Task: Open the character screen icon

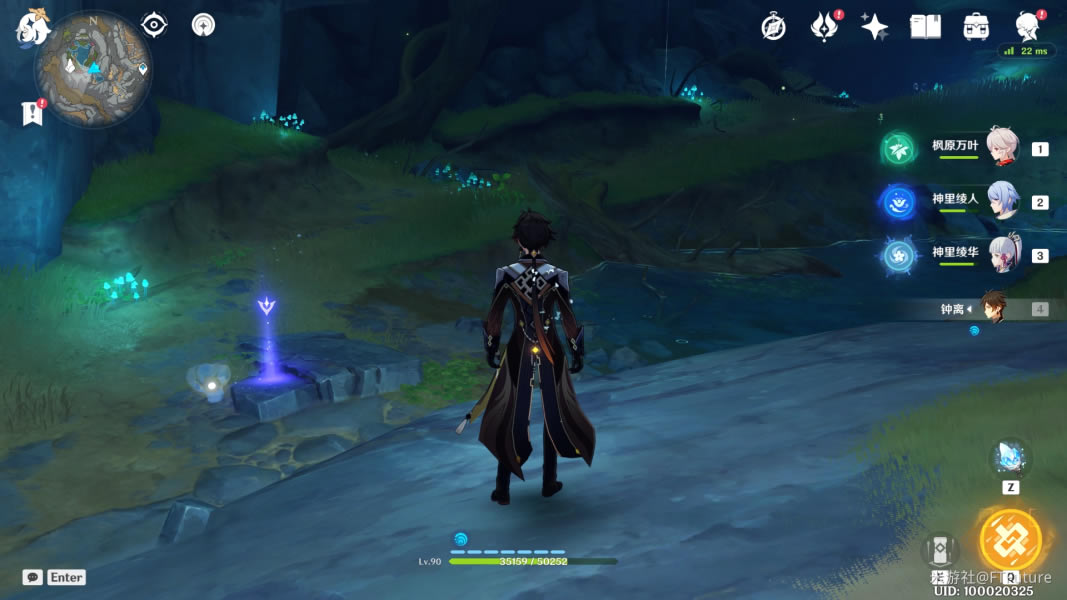Action: point(1027,27)
